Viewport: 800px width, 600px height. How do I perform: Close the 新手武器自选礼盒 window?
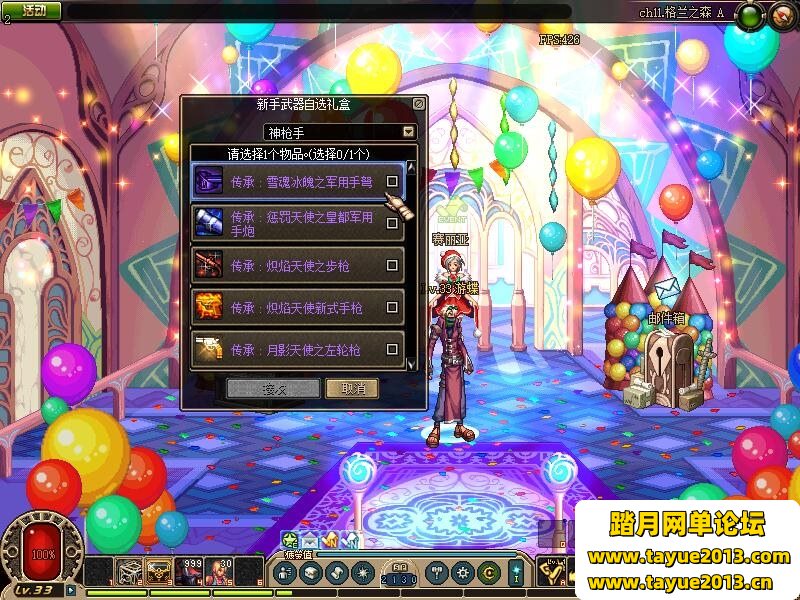(x=419, y=103)
